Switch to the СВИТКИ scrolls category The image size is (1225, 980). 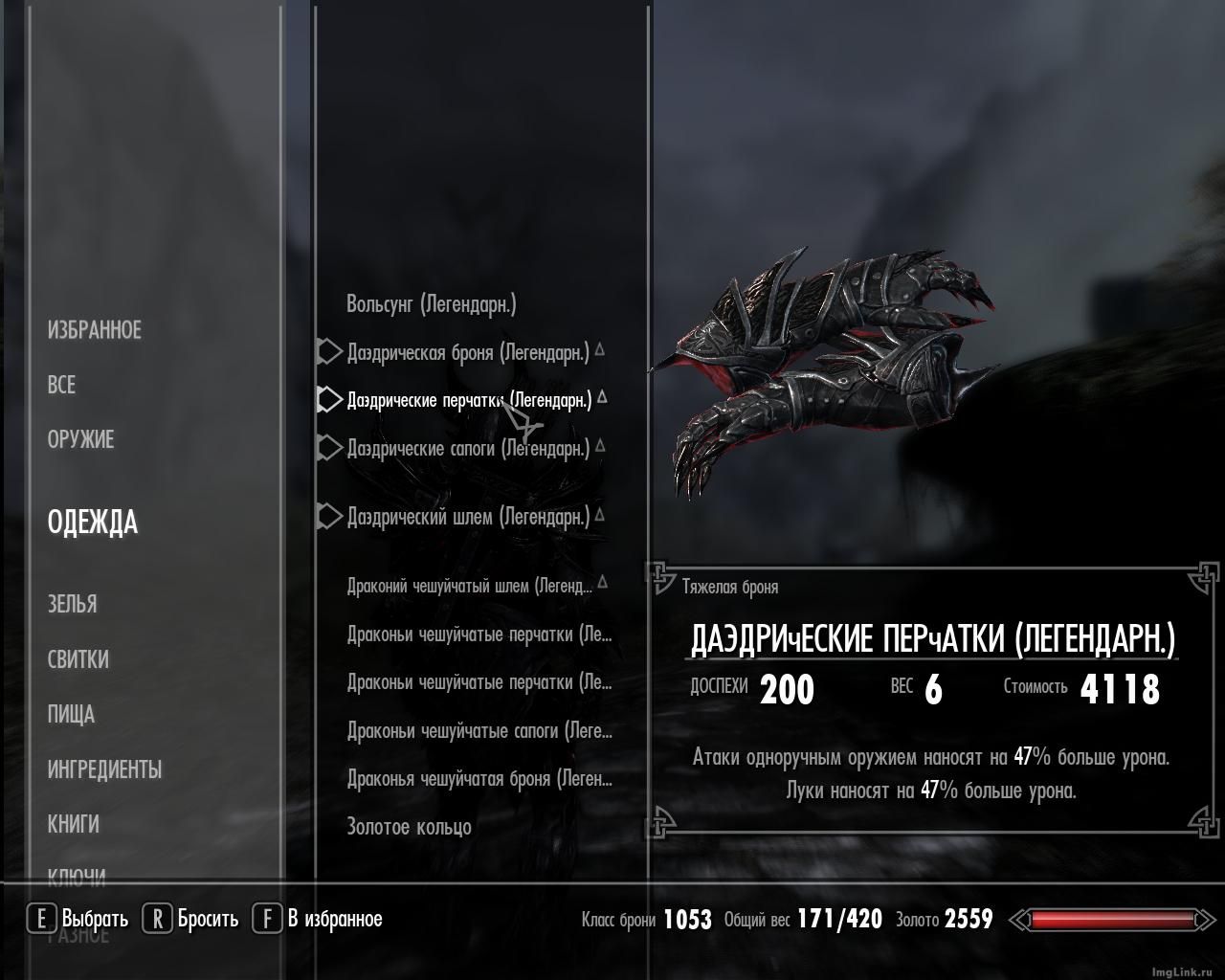click(x=78, y=659)
